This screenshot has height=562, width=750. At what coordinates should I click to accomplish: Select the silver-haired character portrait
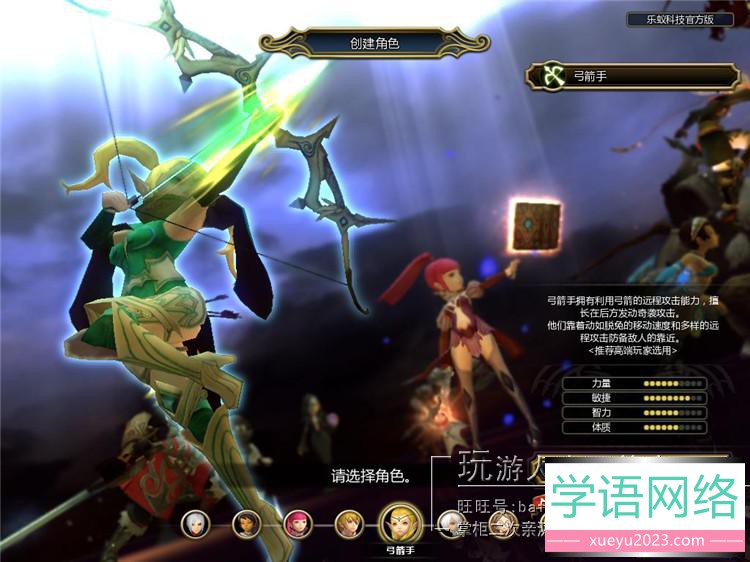(x=195, y=522)
